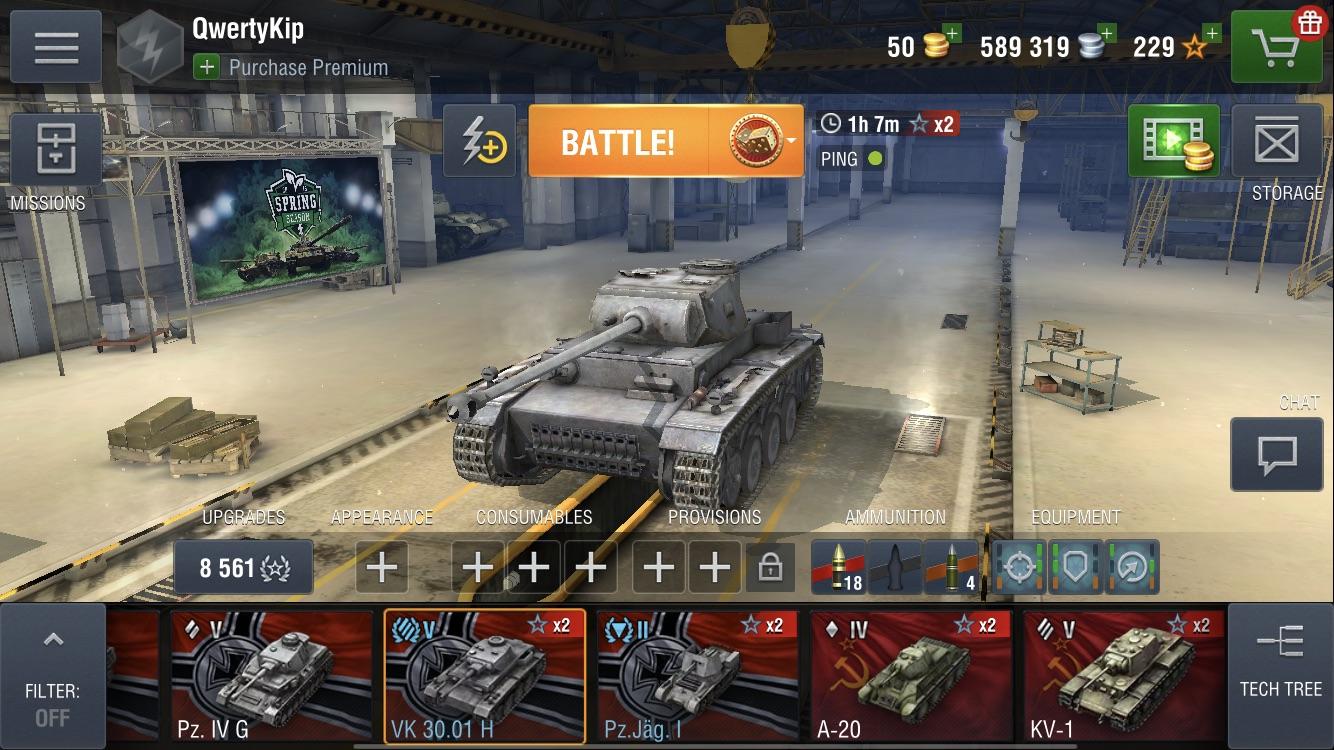Viewport: 1334px width, 750px height.
Task: Toggle the third ammunition shell type
Action: (950, 567)
